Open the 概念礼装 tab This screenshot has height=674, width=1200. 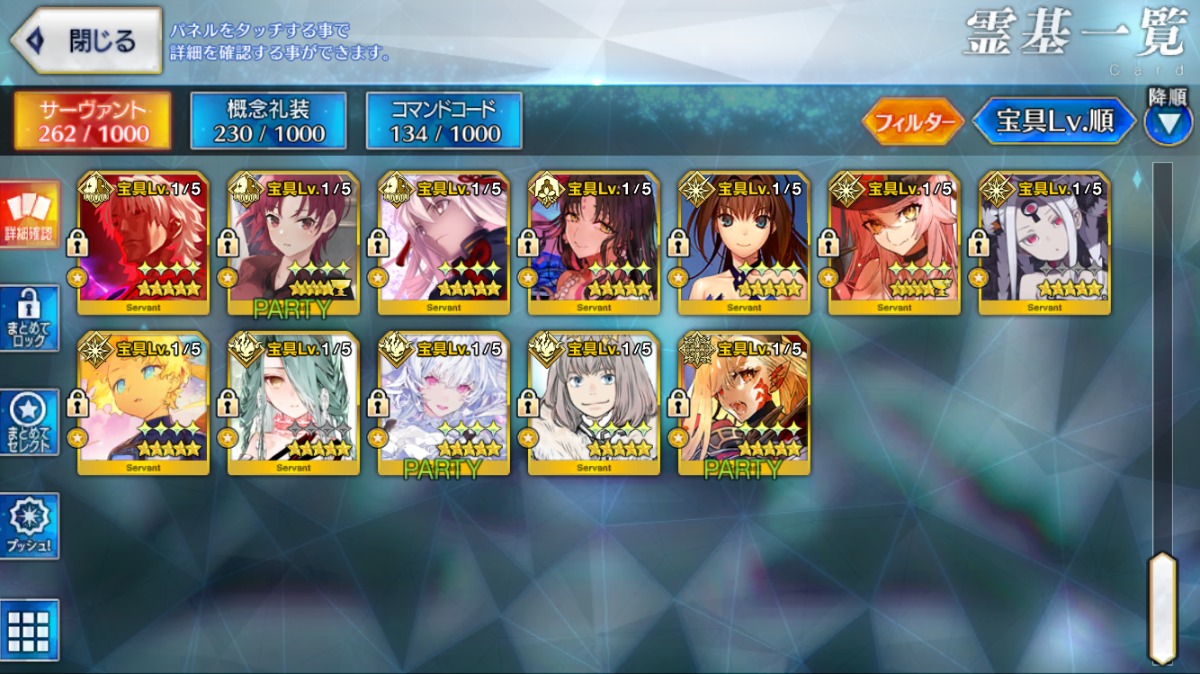(x=268, y=121)
